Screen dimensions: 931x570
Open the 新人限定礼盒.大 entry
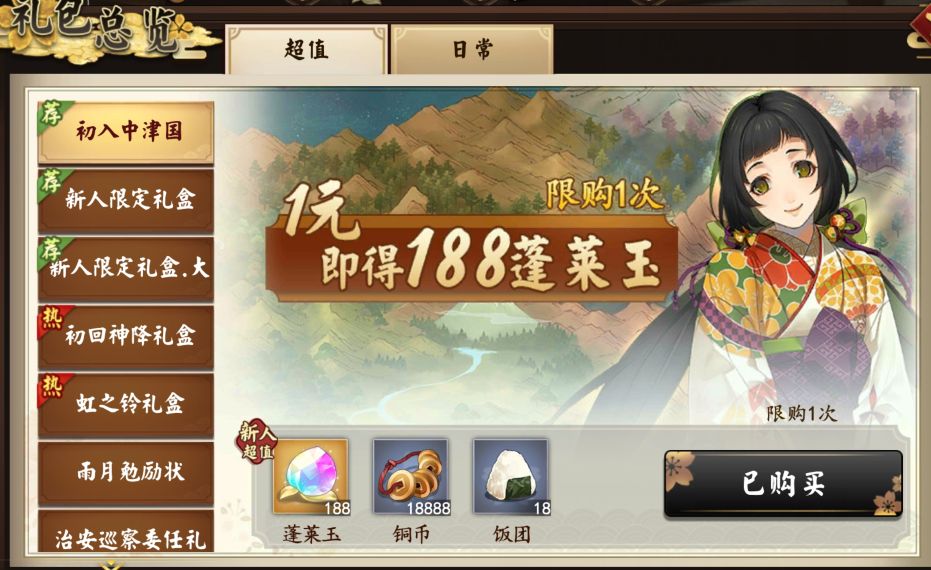click(x=126, y=268)
